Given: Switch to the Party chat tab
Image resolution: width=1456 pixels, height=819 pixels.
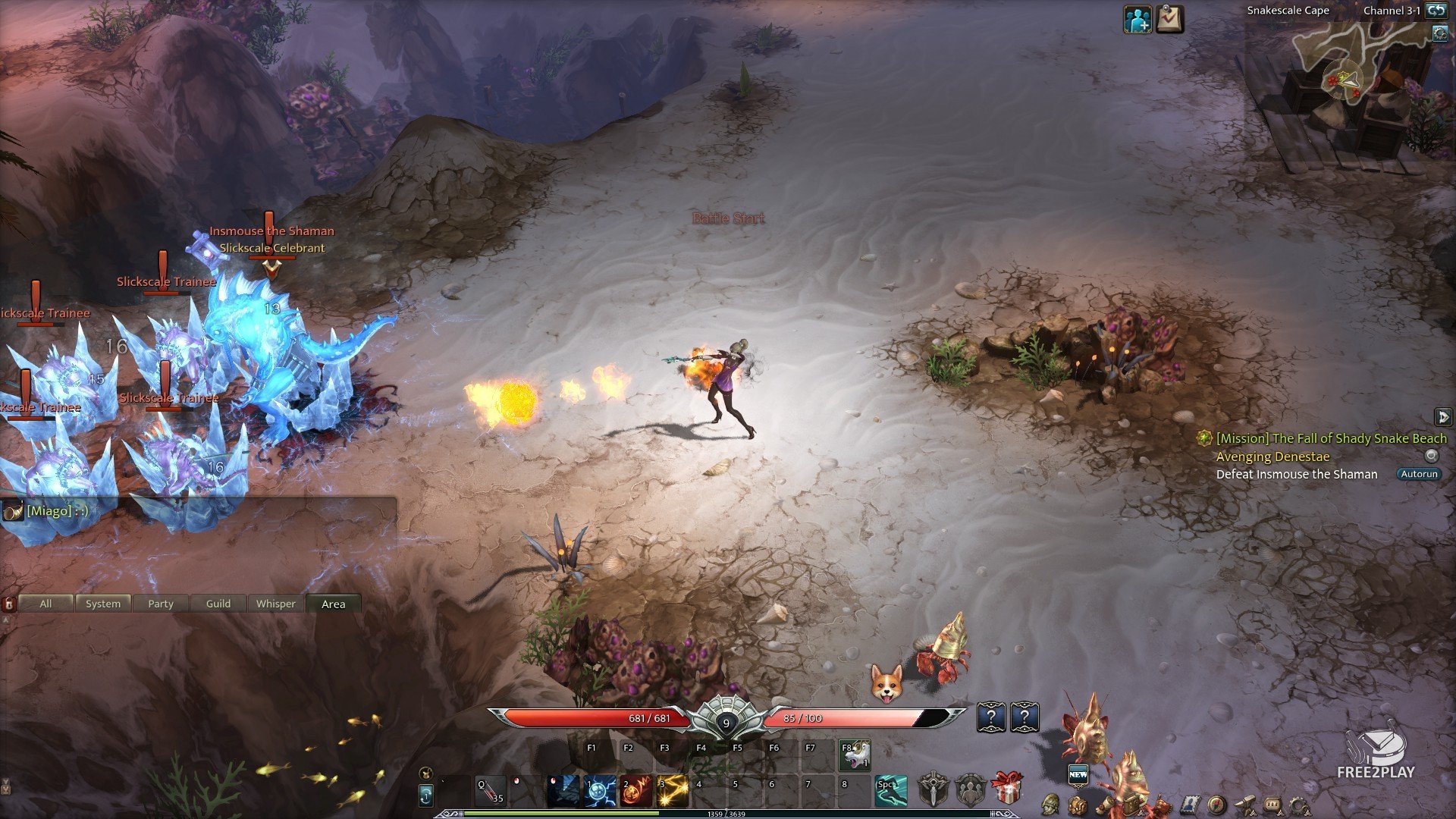Looking at the screenshot, I should (x=161, y=604).
